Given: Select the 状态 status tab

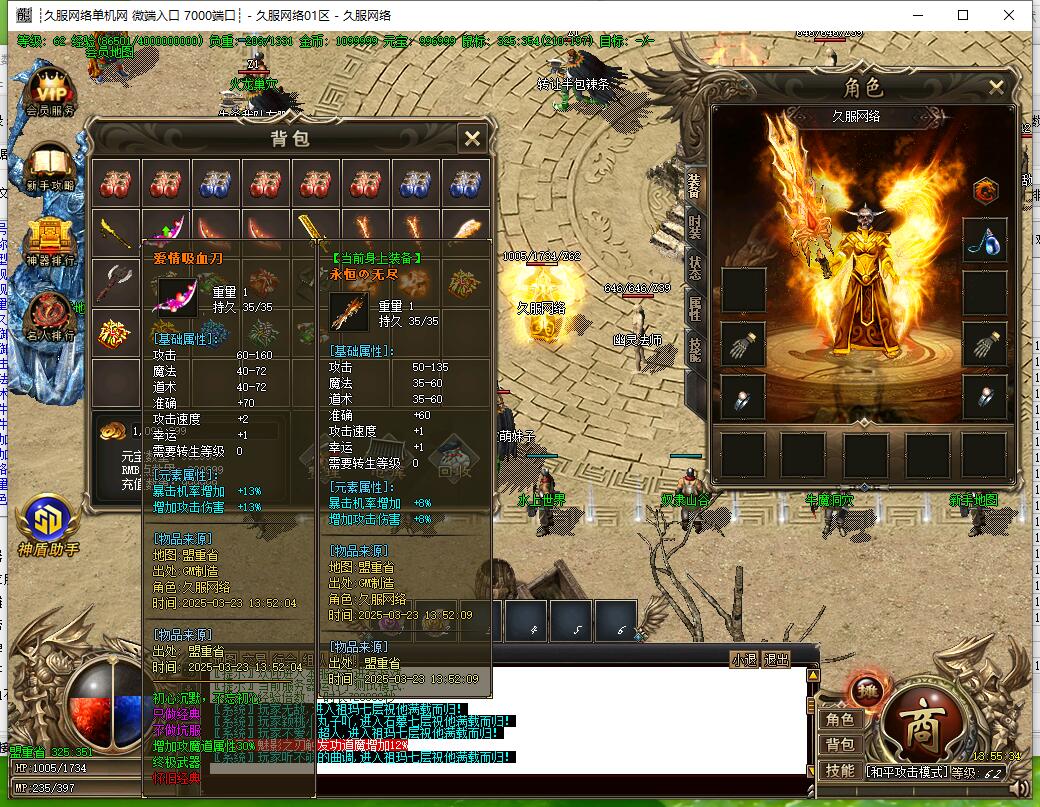Looking at the screenshot, I should pos(695,267).
